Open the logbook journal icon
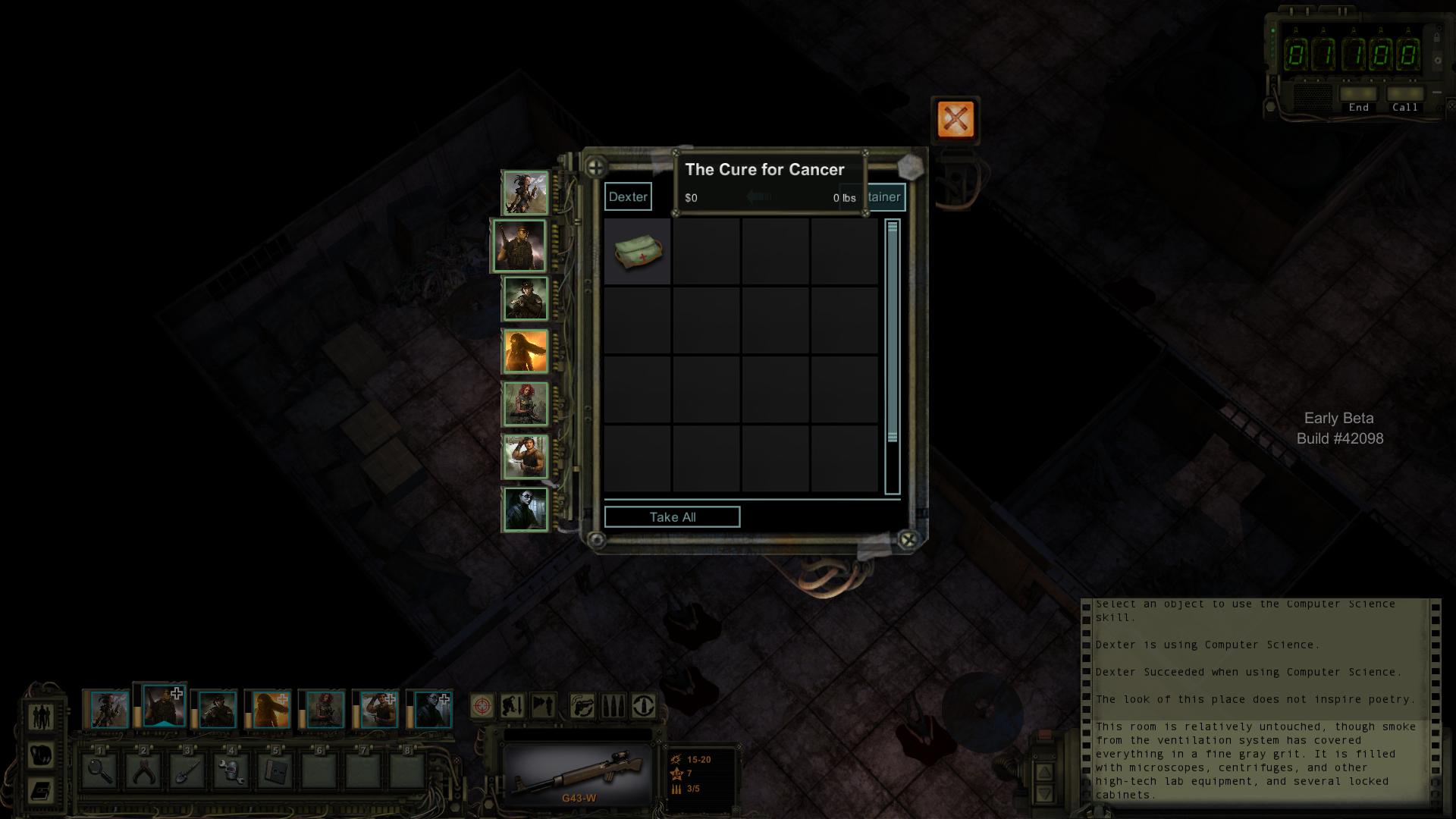 (42, 791)
